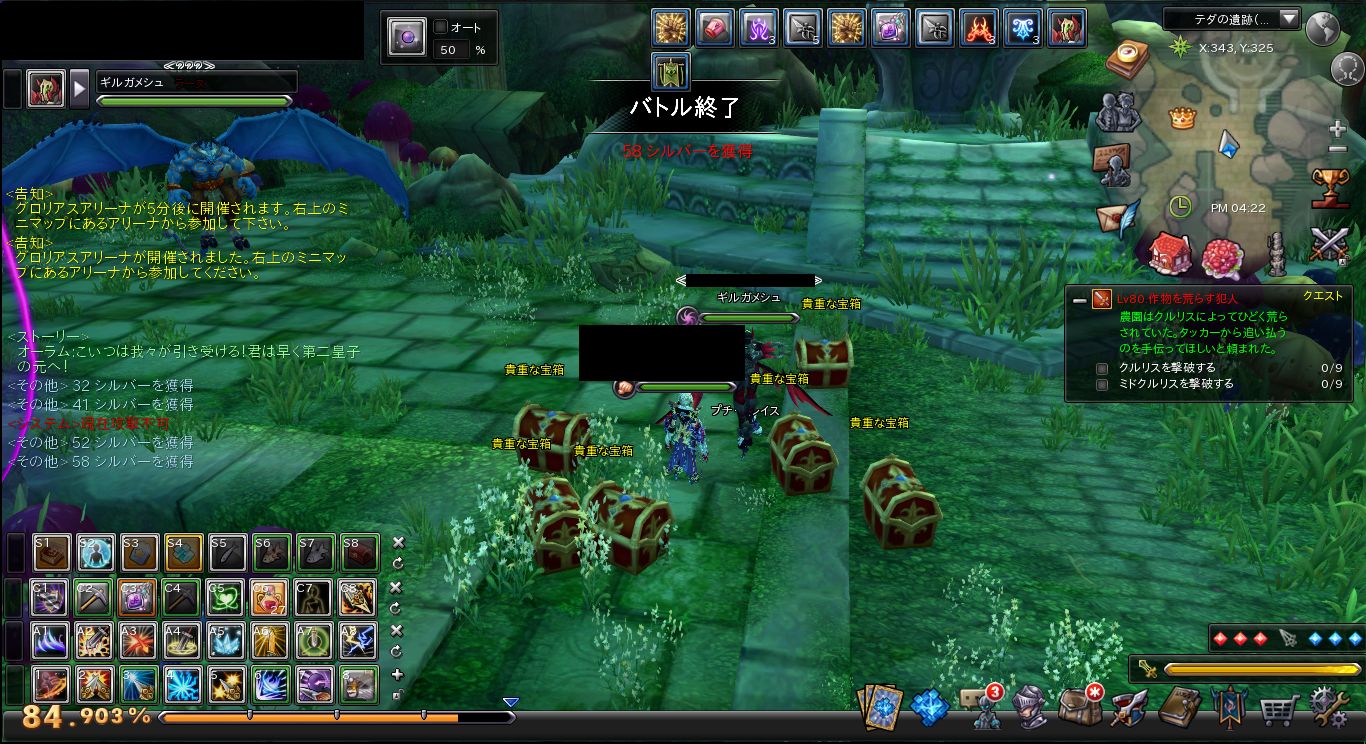Open the knight helmet character menu

(1030, 707)
